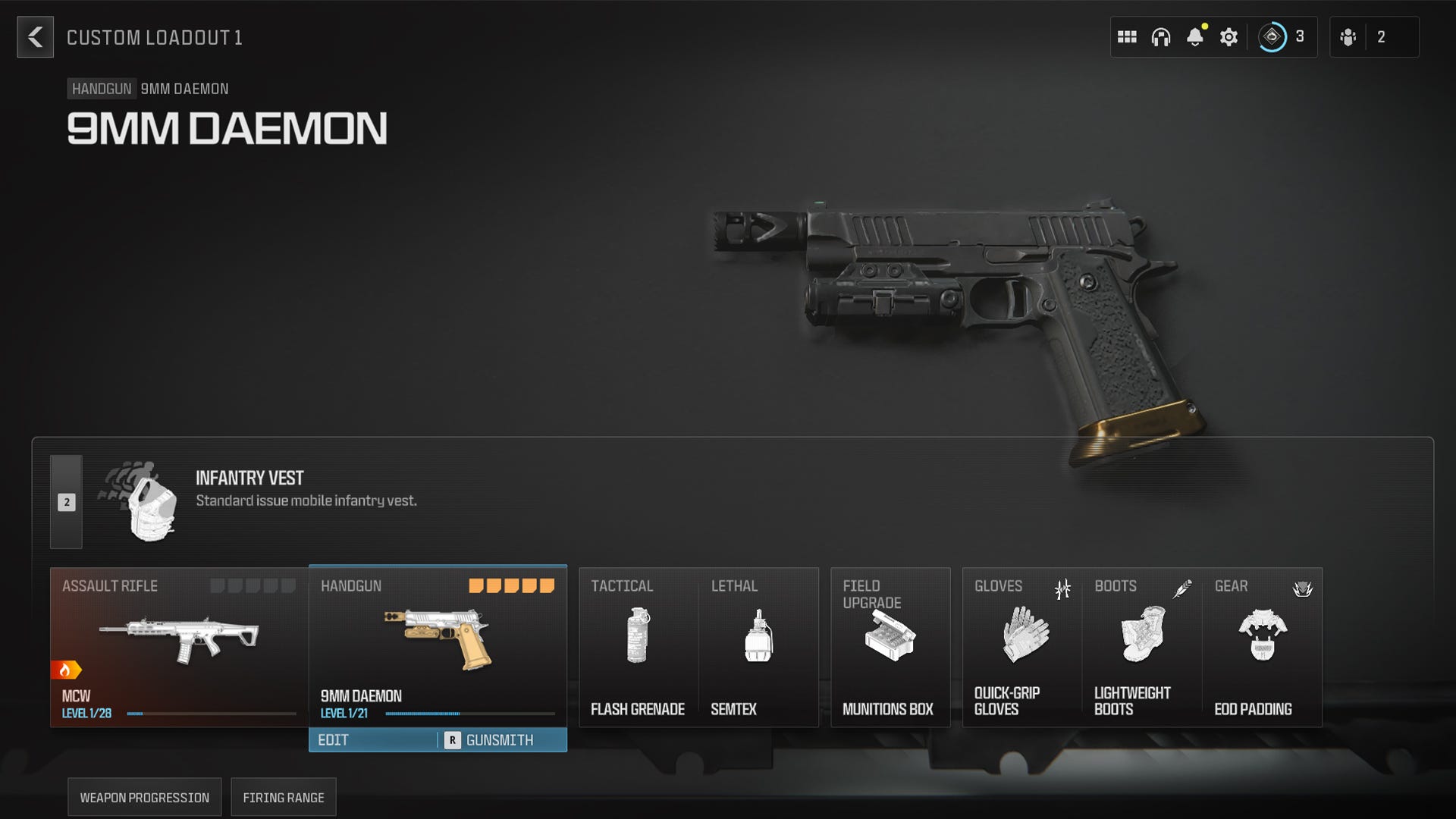This screenshot has width=1456, height=819.
Task: Check notifications via the bell icon
Action: click(x=1196, y=36)
